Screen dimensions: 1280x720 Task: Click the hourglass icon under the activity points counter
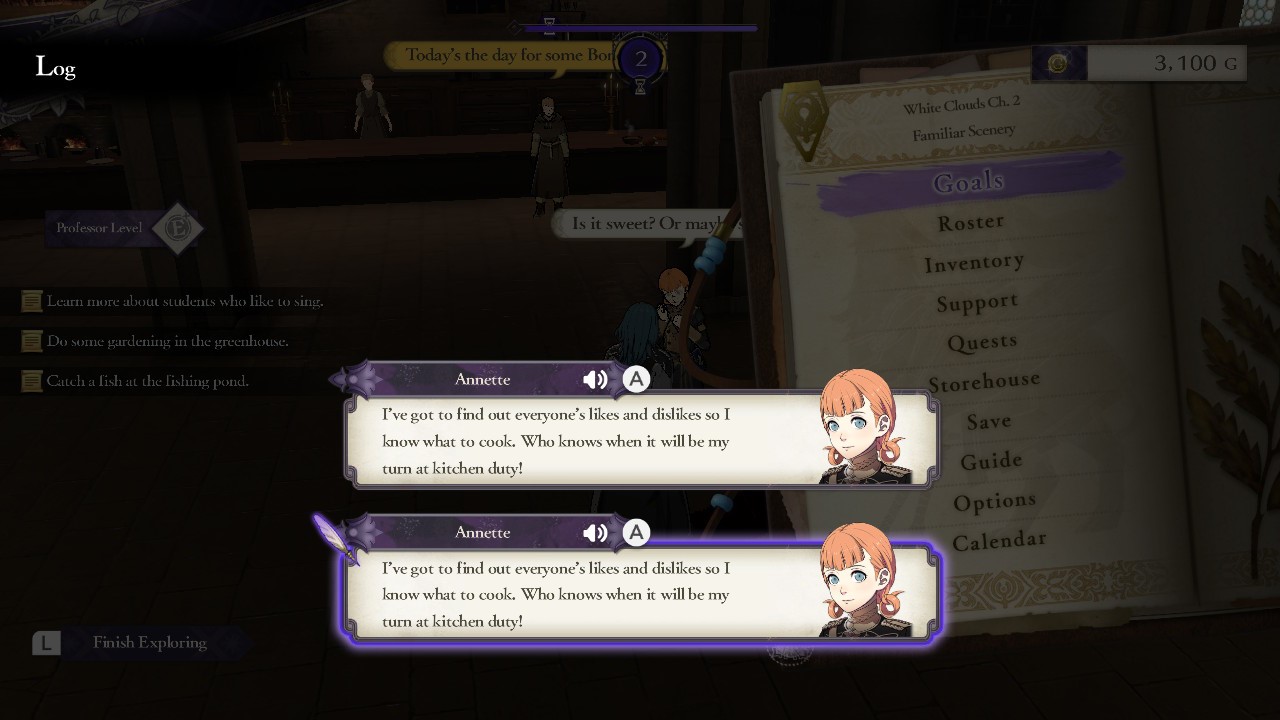tap(639, 87)
